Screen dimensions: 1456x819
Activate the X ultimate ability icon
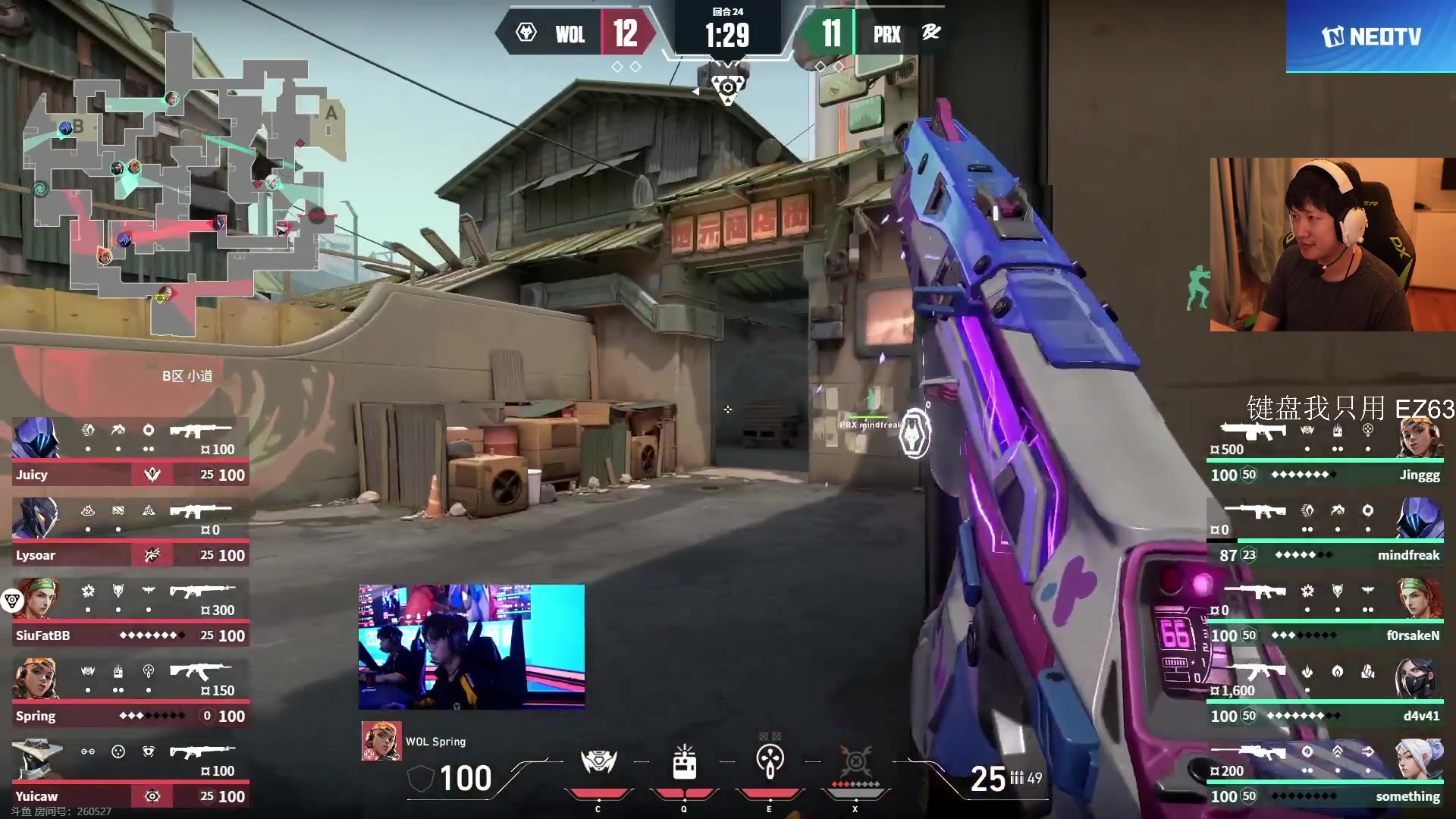pos(855,762)
